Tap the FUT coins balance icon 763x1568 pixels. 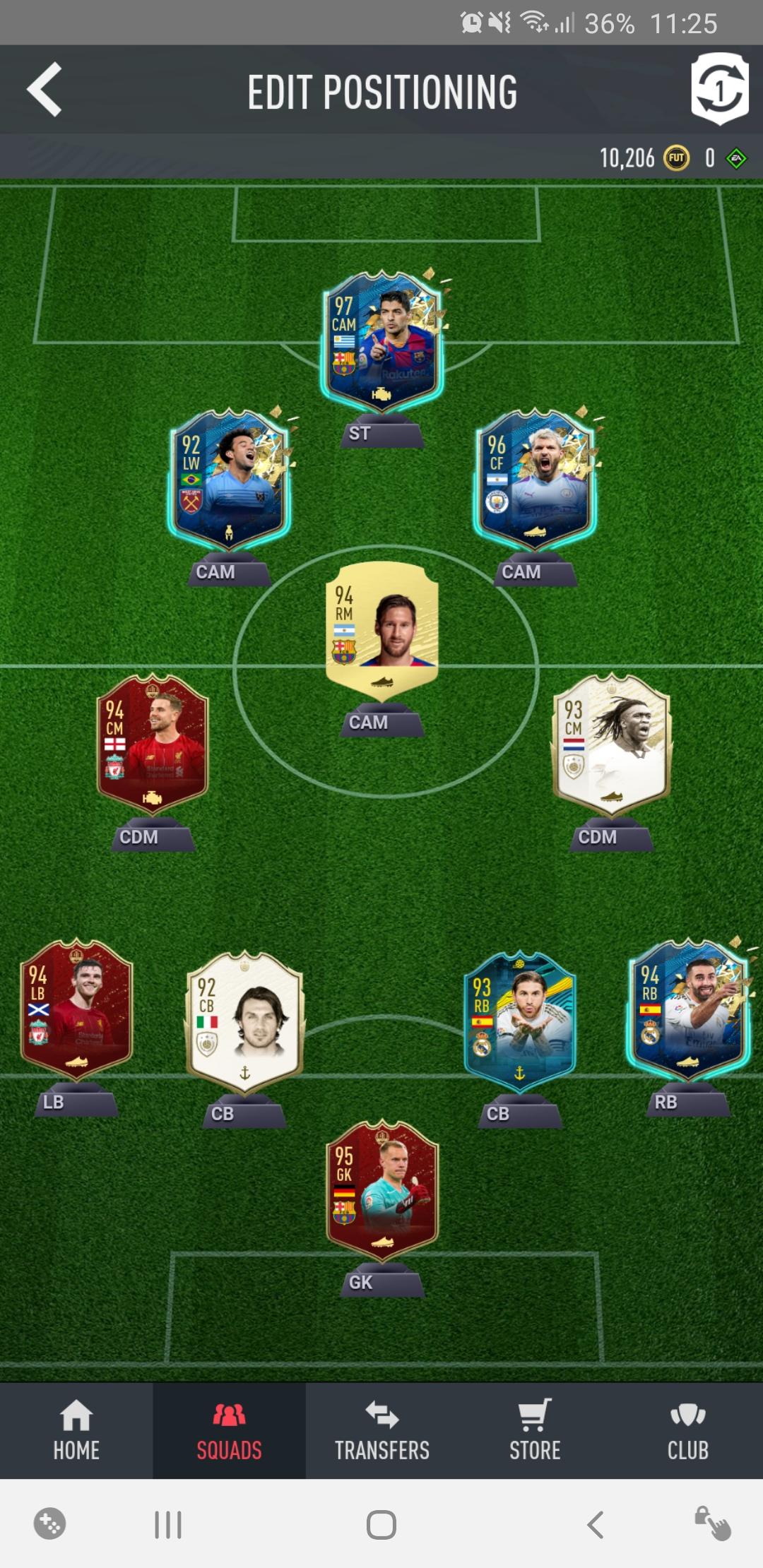pyautogui.click(x=676, y=158)
